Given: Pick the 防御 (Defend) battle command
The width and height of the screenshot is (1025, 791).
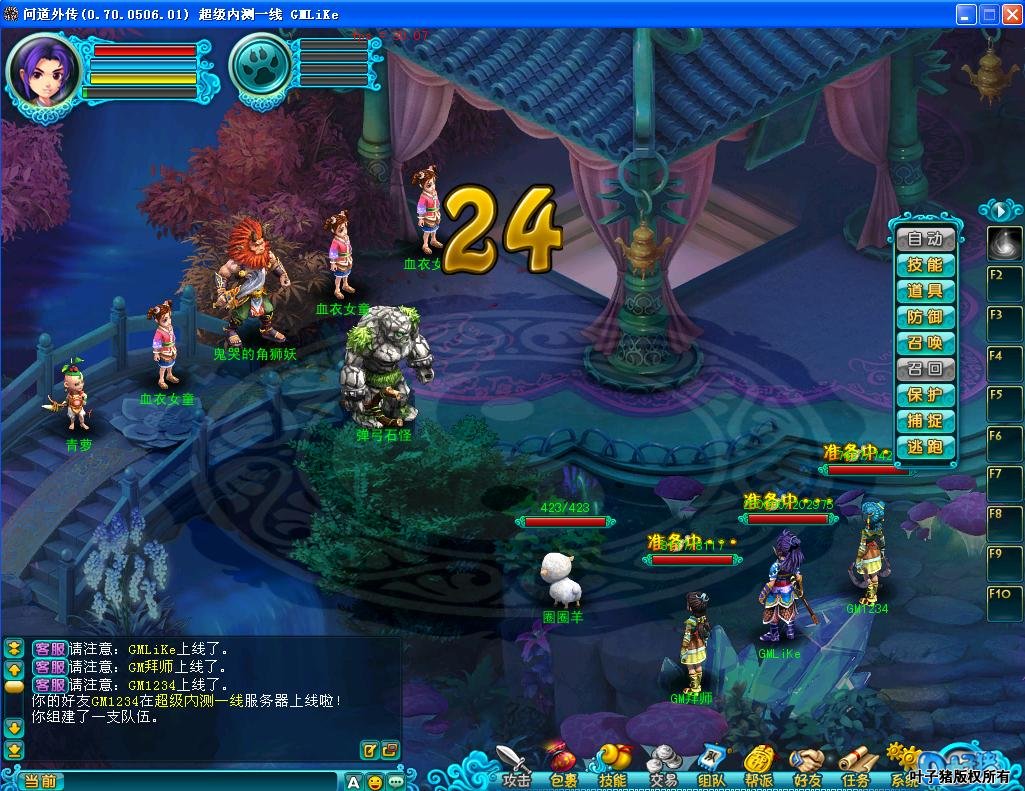Looking at the screenshot, I should pos(925,317).
